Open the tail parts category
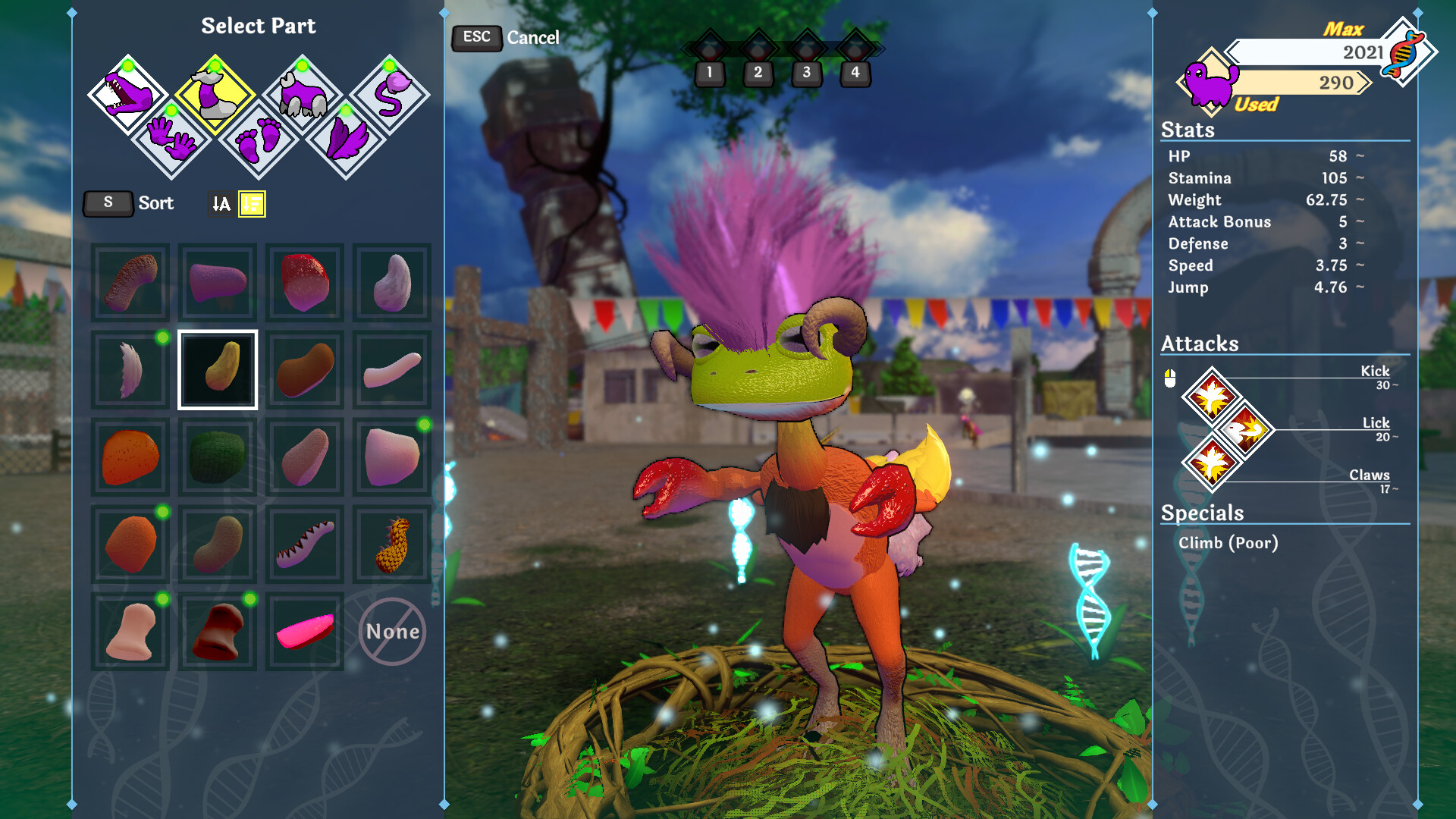Viewport: 1456px width, 819px height. pos(390,95)
